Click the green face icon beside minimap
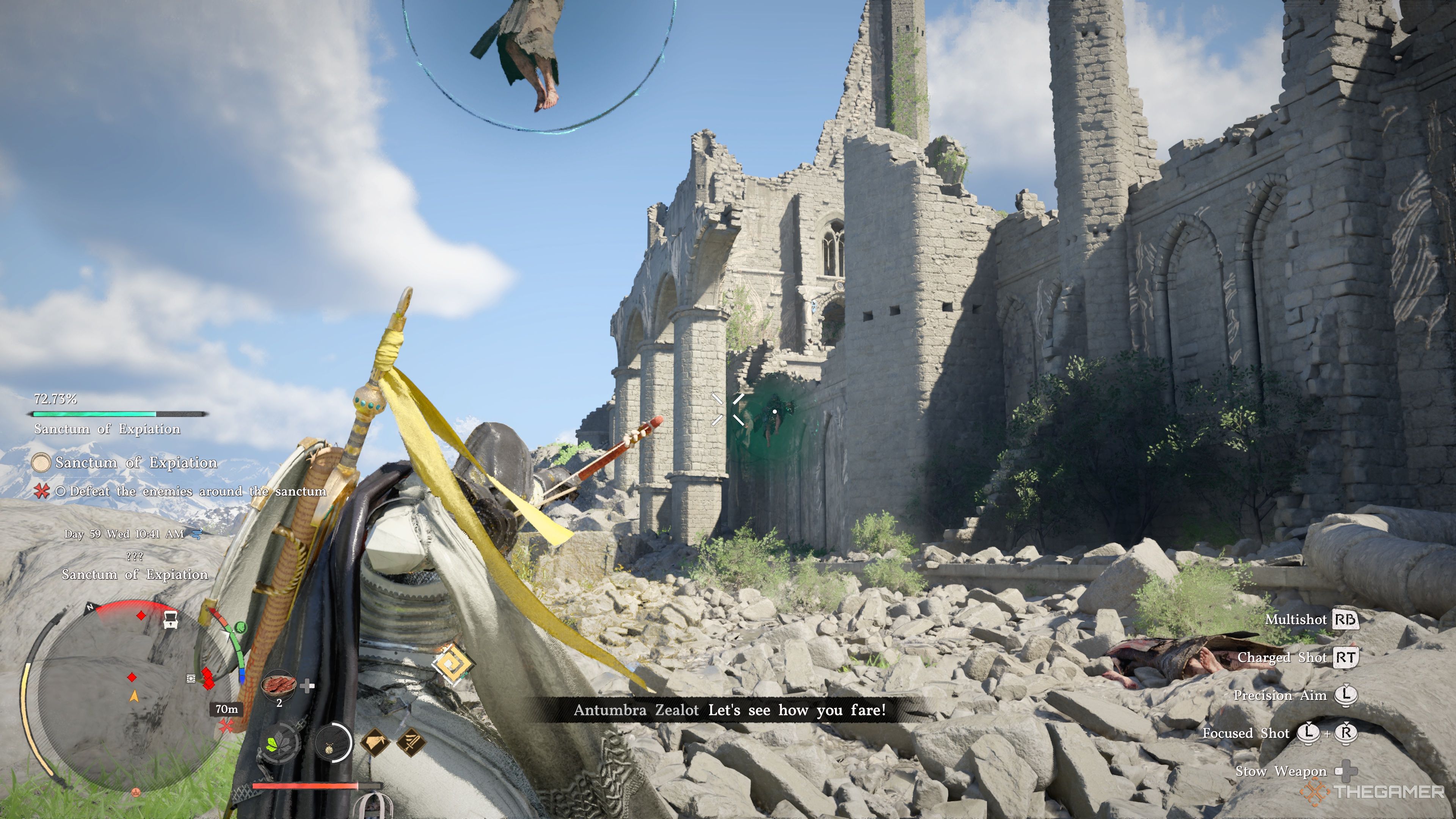The image size is (1456, 819). (240, 627)
